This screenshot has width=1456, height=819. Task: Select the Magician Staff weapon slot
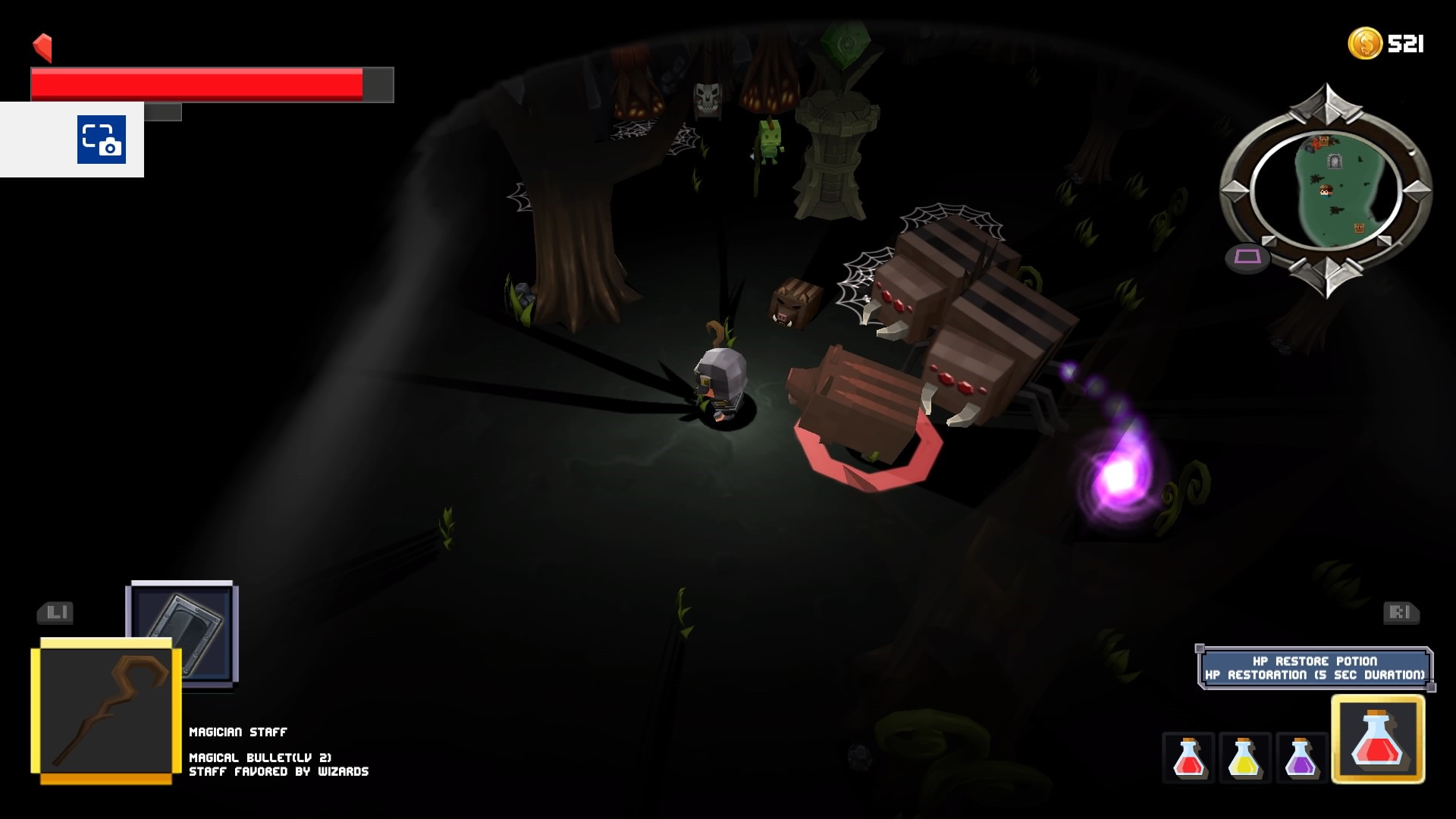[x=106, y=711]
